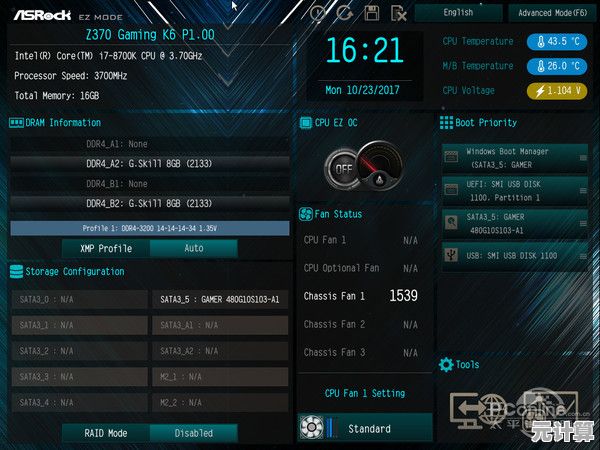Select the UEFI: SMI USB DISK boot entry
This screenshot has height=450, width=600.
click(514, 190)
